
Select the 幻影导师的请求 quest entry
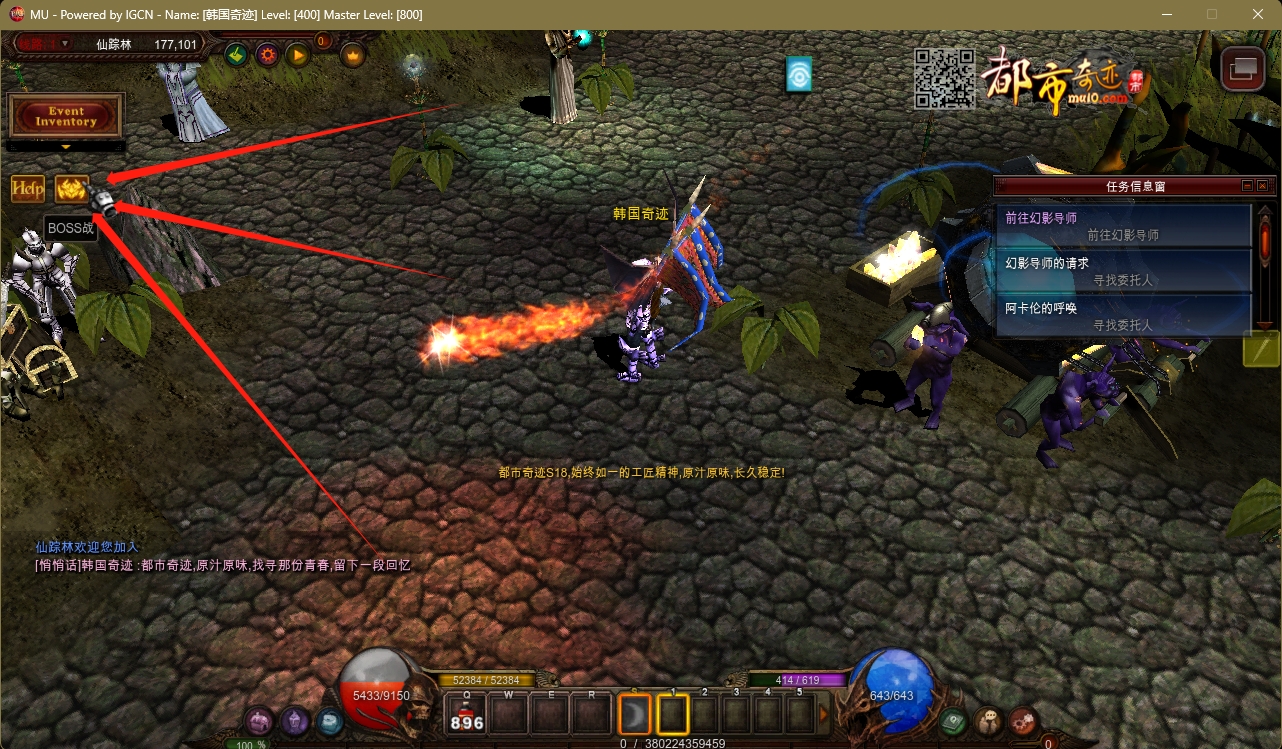point(1124,271)
